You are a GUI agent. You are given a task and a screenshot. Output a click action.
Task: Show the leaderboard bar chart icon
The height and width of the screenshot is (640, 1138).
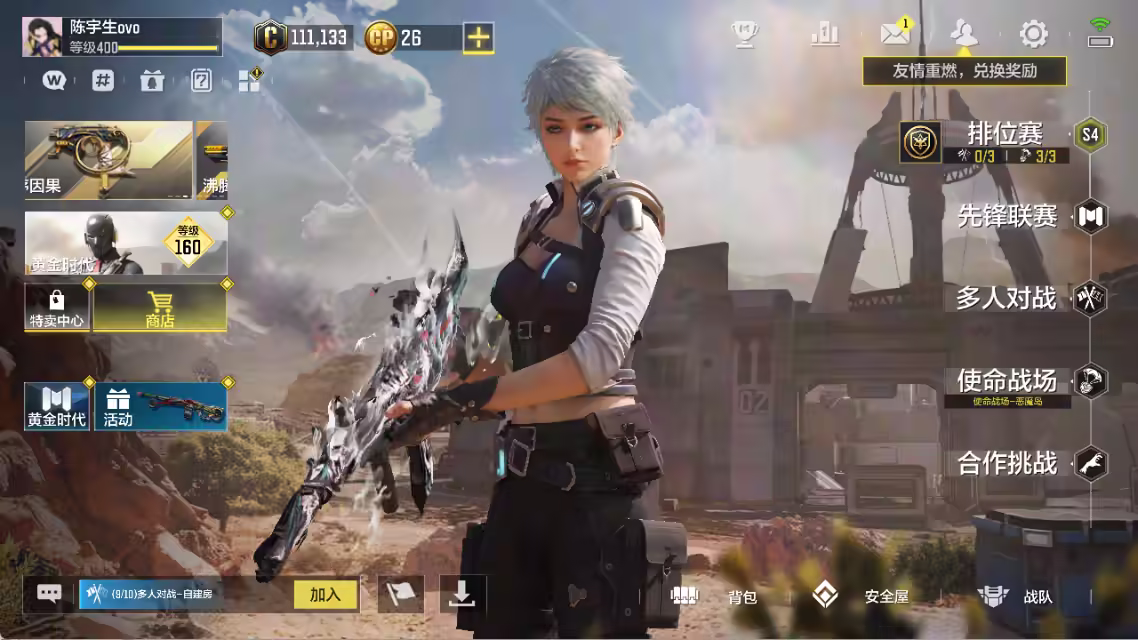(x=825, y=34)
